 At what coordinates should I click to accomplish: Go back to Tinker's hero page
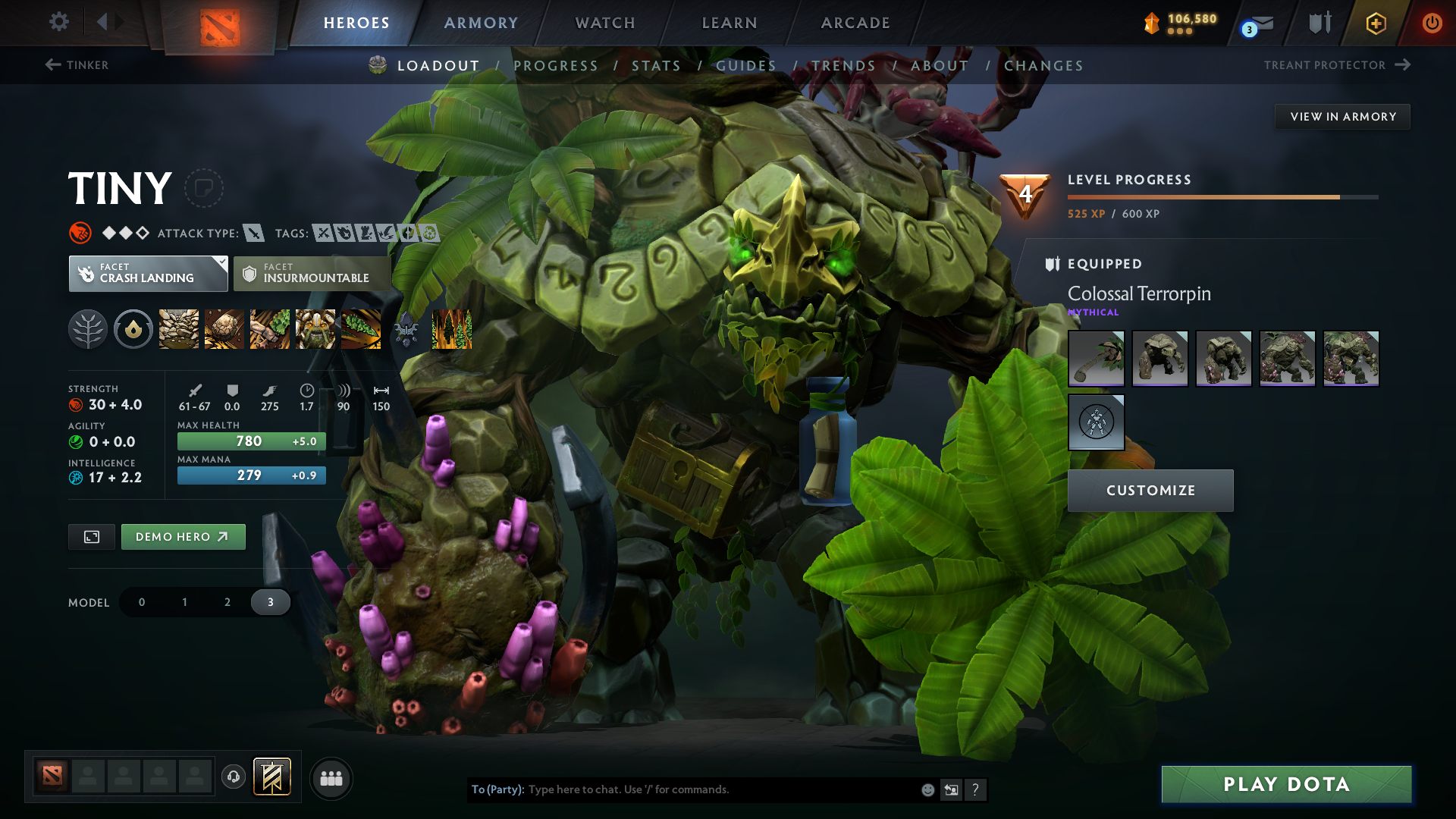(x=78, y=65)
